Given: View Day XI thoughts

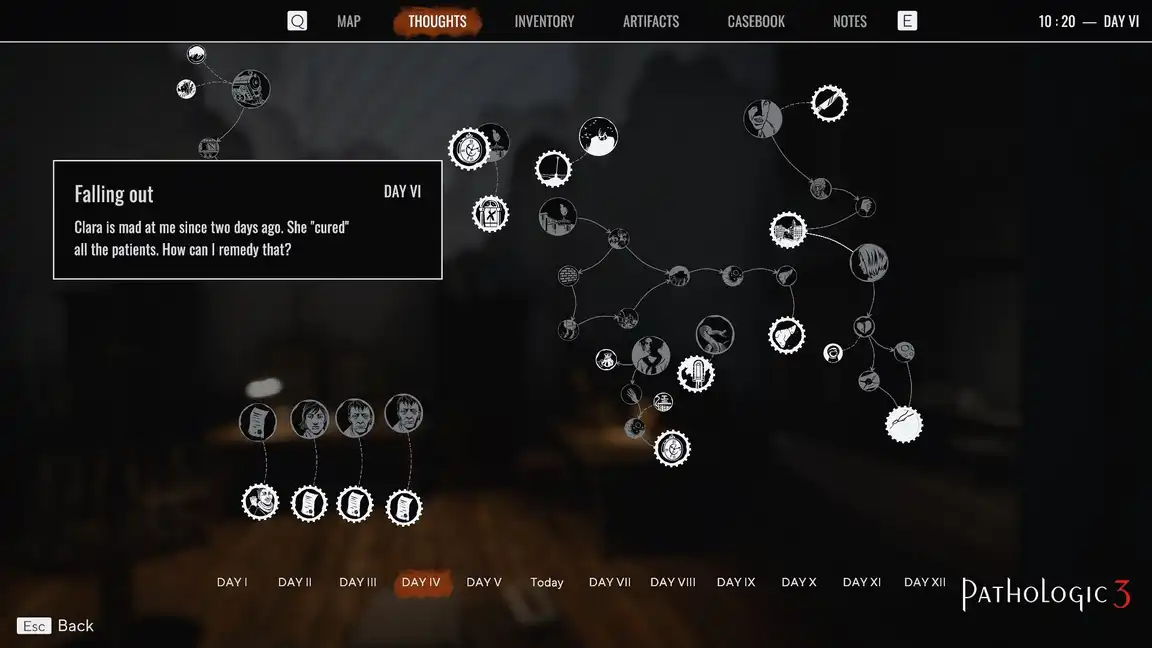Looking at the screenshot, I should [862, 582].
